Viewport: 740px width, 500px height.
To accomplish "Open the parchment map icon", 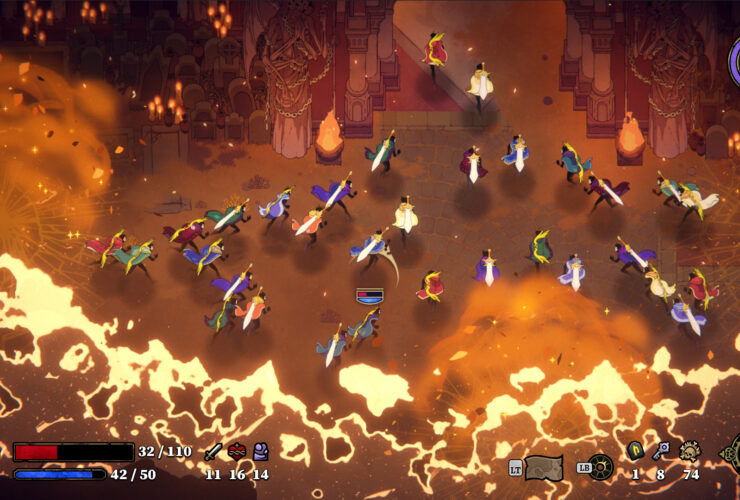I will [x=544, y=467].
